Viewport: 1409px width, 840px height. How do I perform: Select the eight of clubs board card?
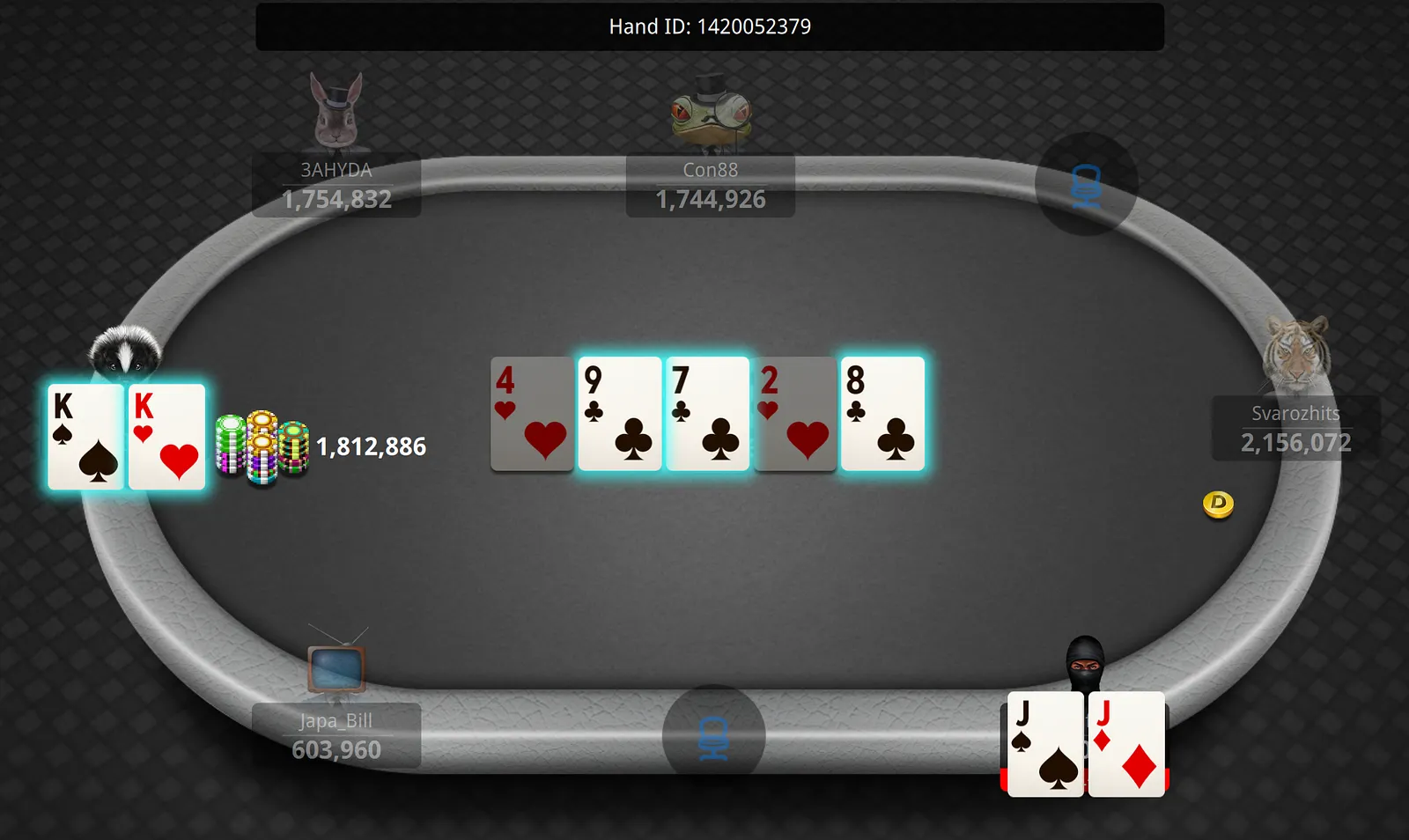click(x=882, y=414)
